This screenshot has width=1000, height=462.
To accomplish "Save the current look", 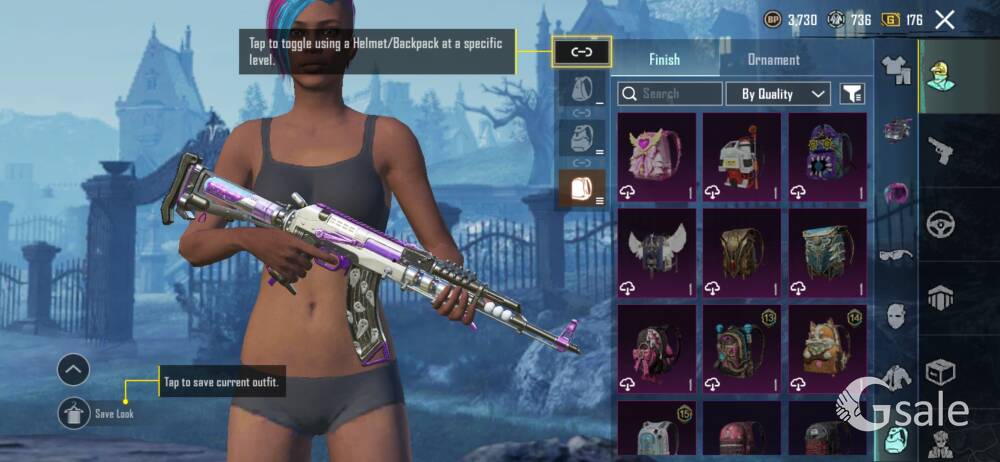I will tap(75, 413).
